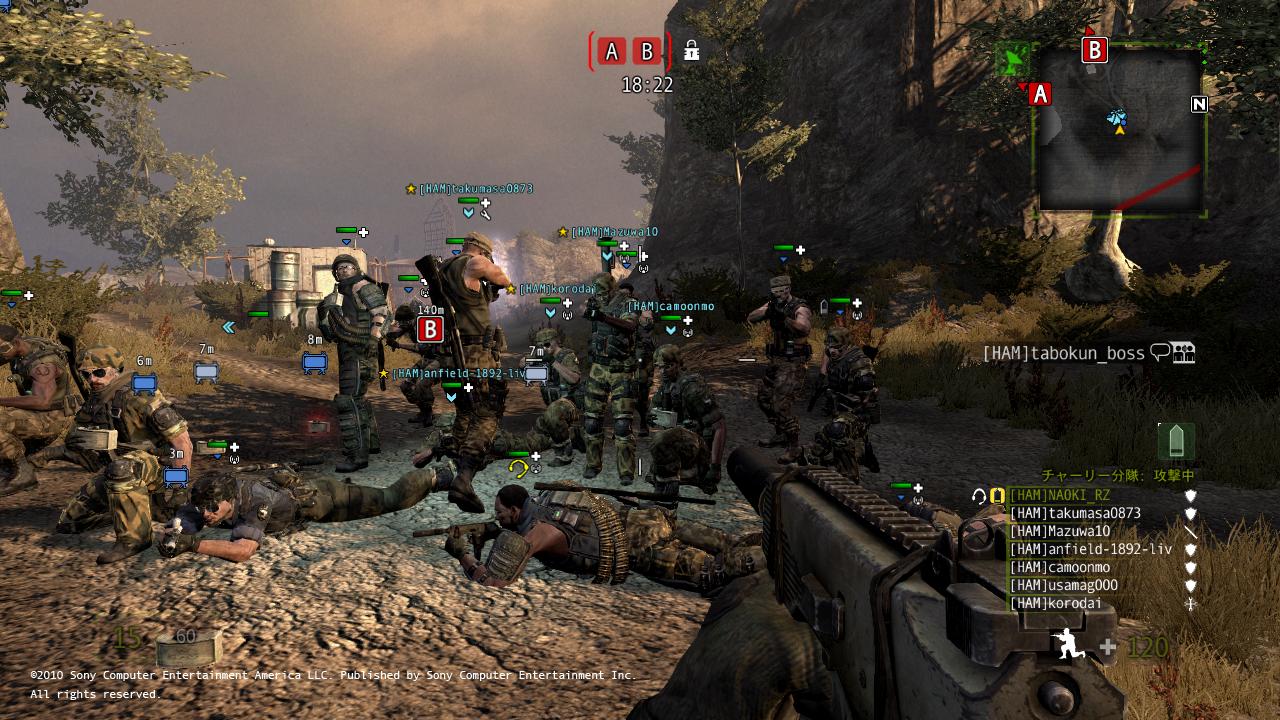1280x720 pixels.
Task: Click the B marker on the minimap
Action: (x=1095, y=50)
